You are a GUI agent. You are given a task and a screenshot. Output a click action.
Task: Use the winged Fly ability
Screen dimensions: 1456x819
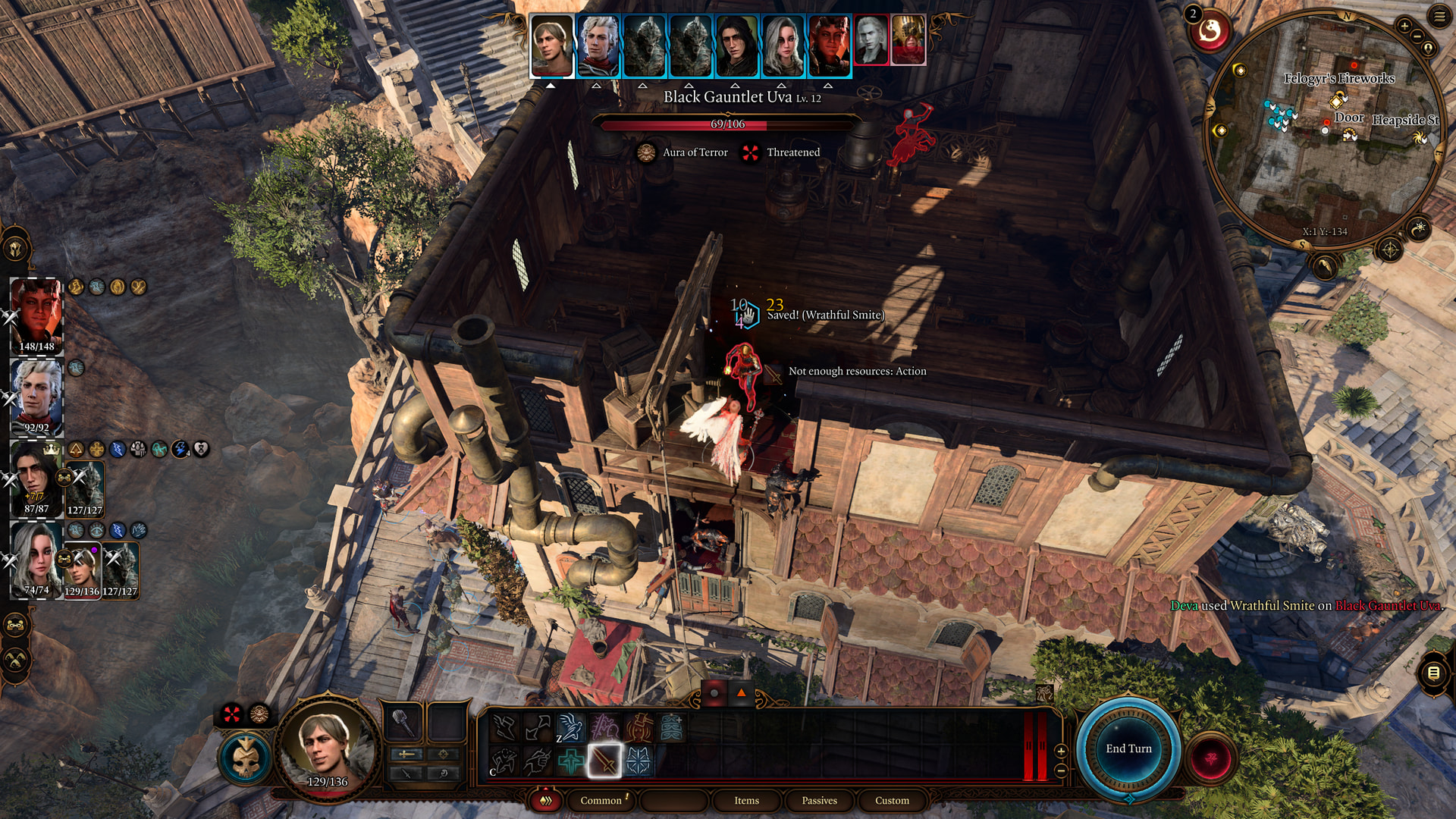[x=570, y=728]
